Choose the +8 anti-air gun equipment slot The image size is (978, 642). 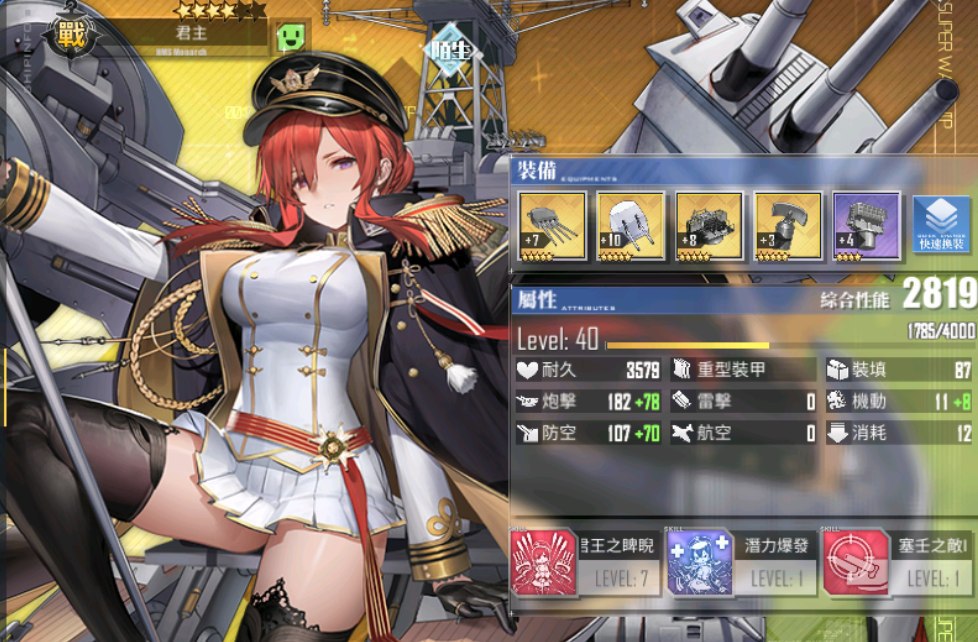pos(709,226)
